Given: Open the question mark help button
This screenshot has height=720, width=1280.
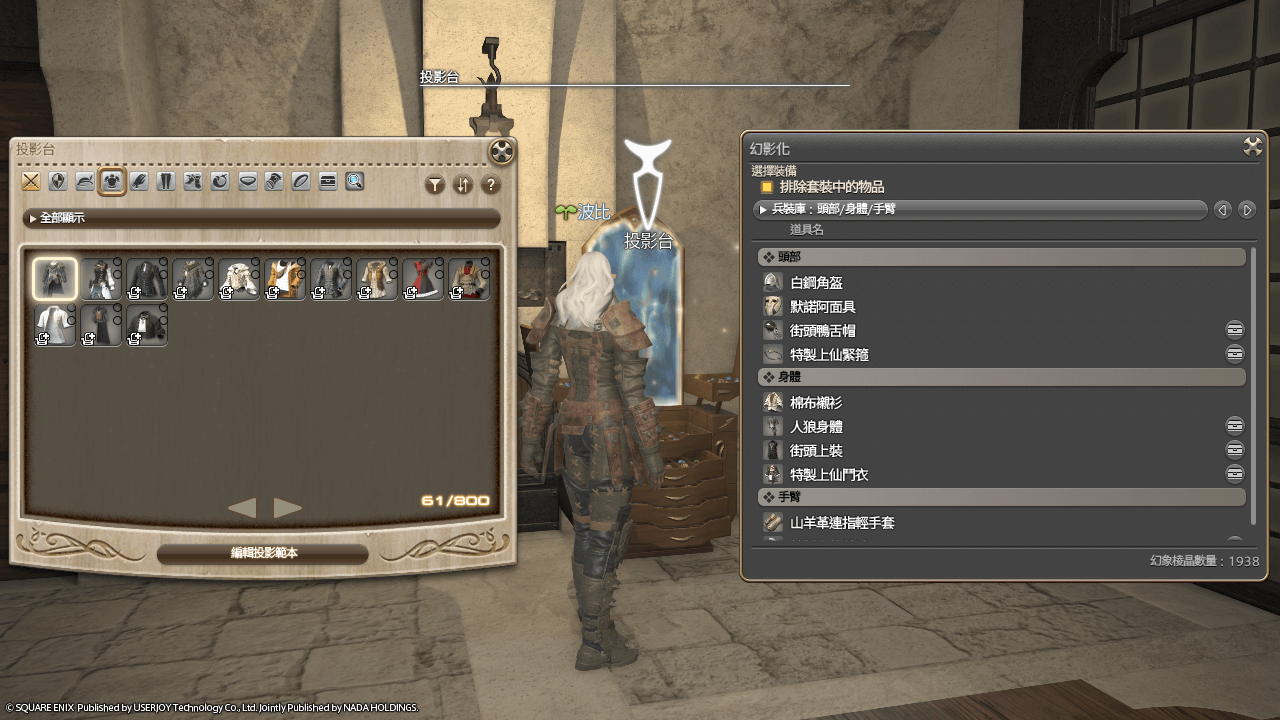Looking at the screenshot, I should click(x=490, y=185).
